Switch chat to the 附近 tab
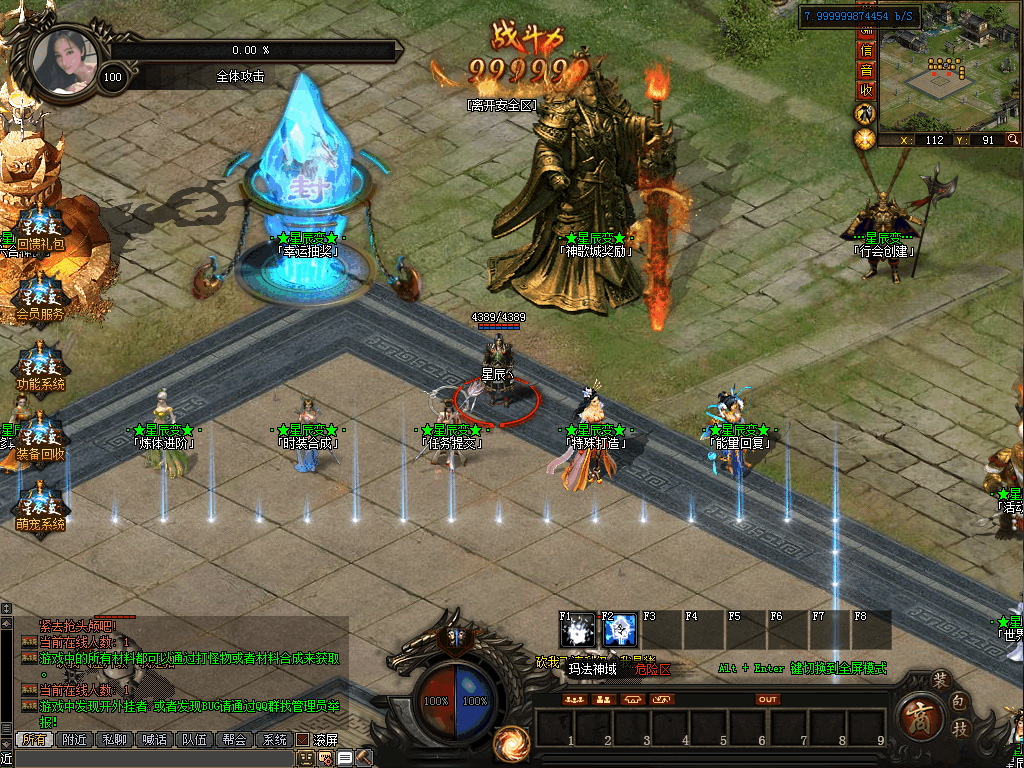Image resolution: width=1024 pixels, height=768 pixels. tap(75, 740)
